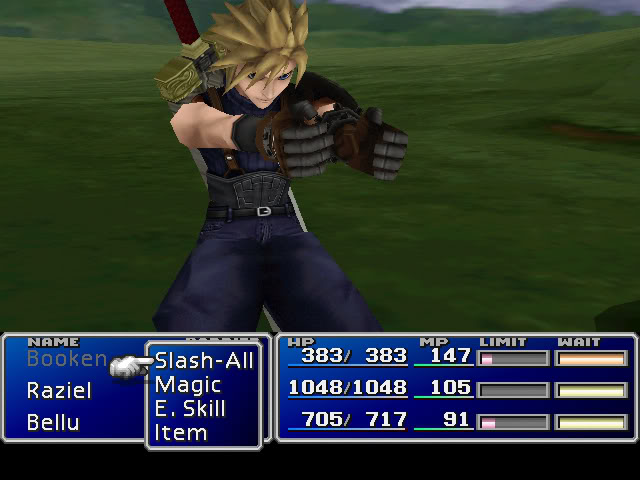Screen dimensions: 640x480
Task: Open the E. Skill command list
Action: click(190, 409)
